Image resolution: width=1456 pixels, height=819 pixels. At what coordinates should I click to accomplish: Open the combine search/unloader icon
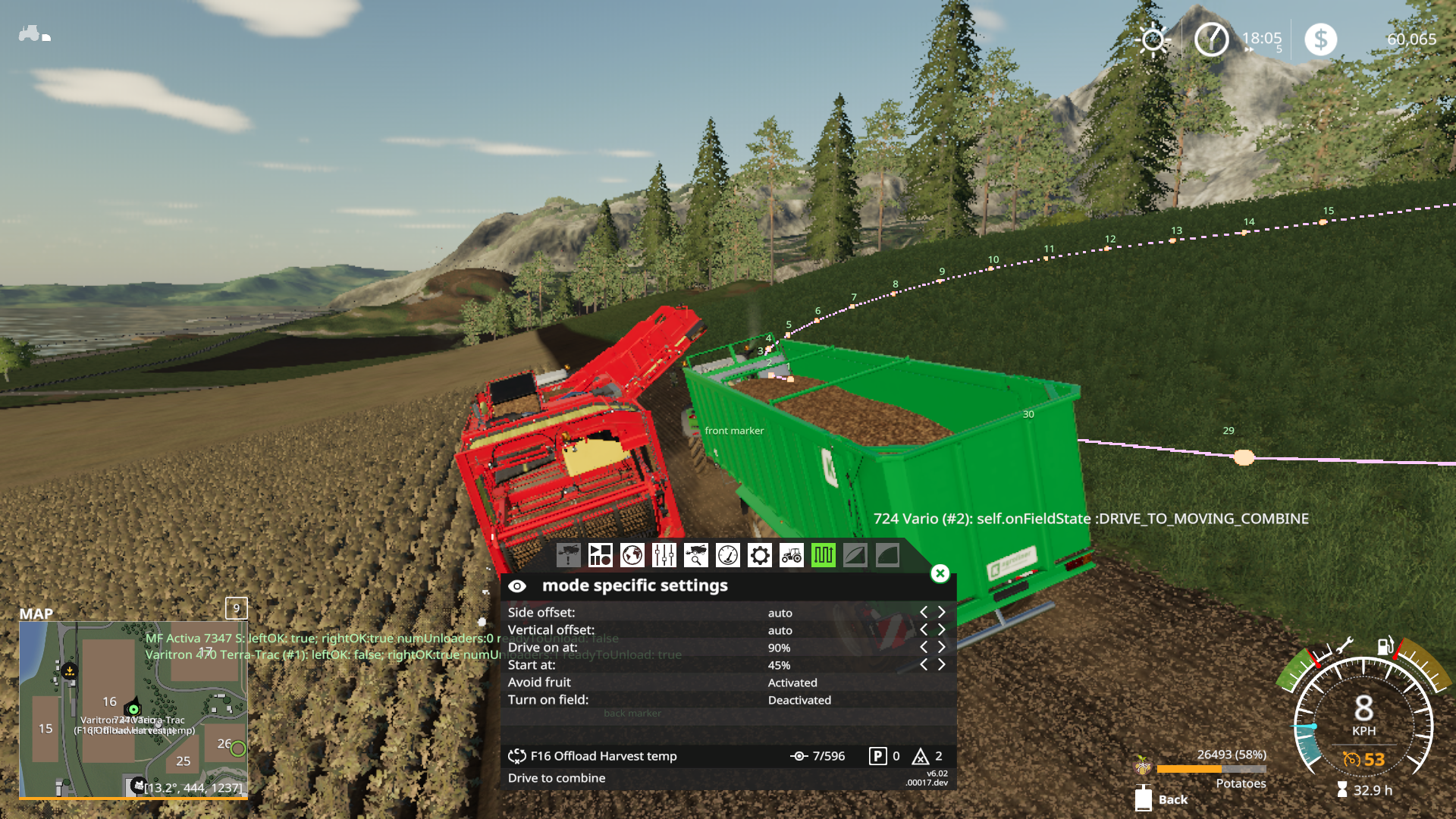[x=696, y=556]
